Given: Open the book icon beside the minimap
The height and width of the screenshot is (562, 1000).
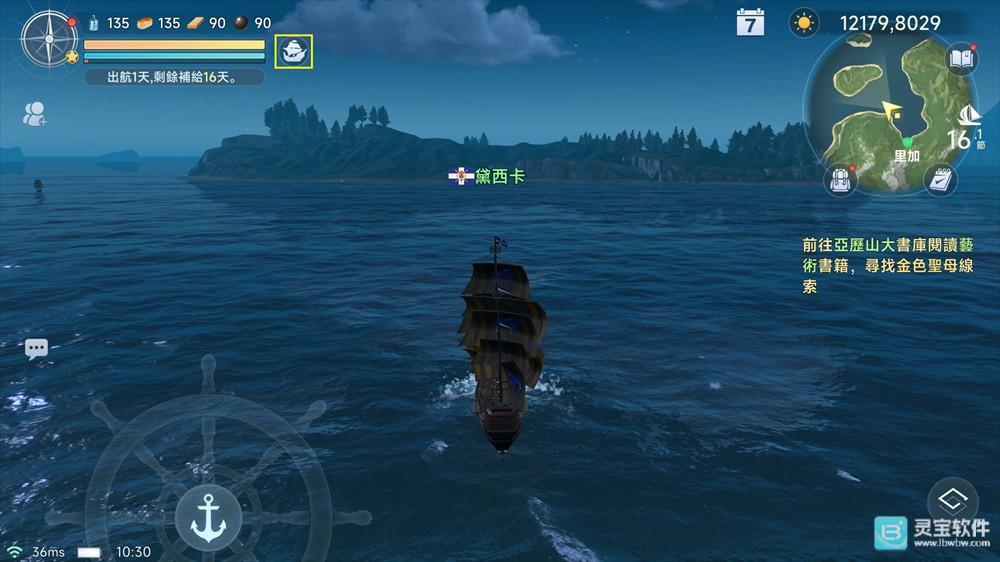Looking at the screenshot, I should [x=961, y=58].
